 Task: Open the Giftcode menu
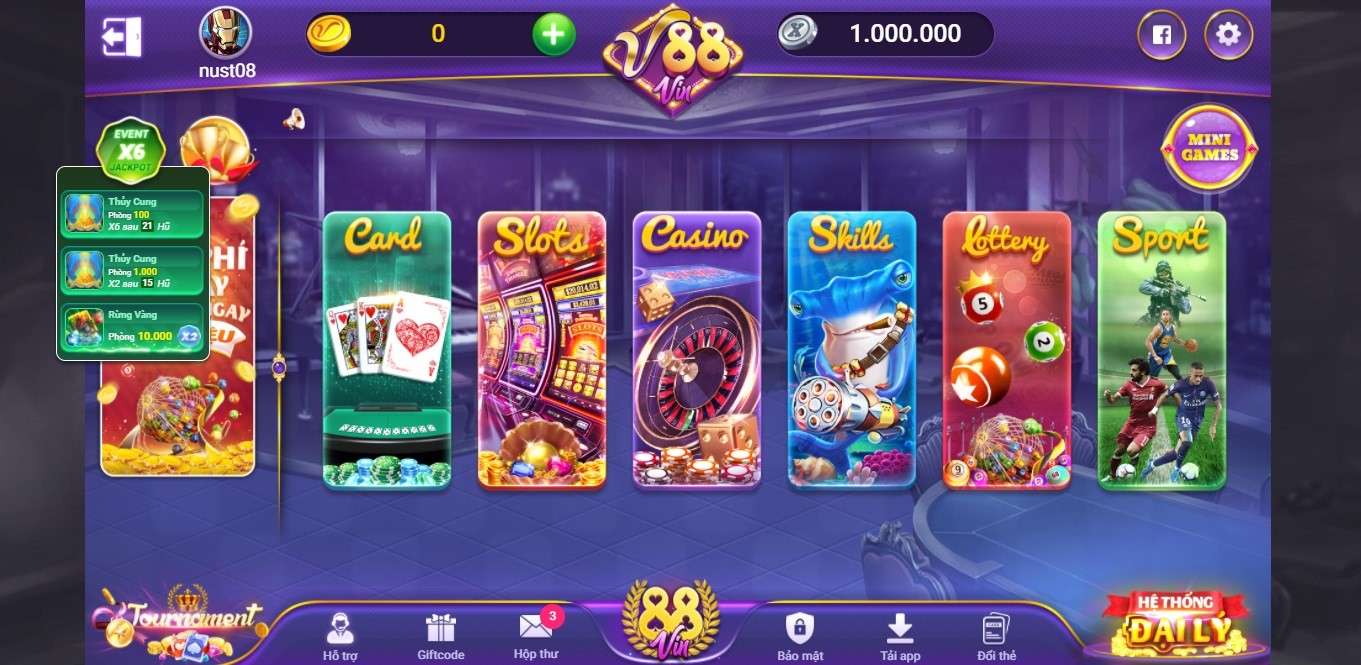point(440,636)
